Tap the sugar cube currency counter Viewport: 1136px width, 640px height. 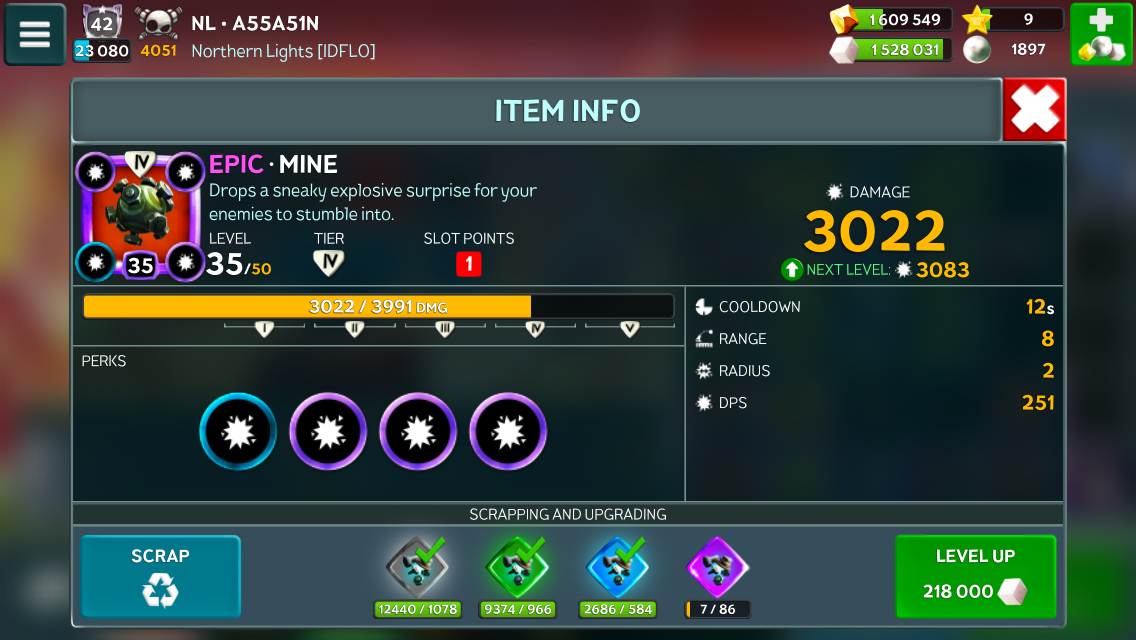pos(889,49)
